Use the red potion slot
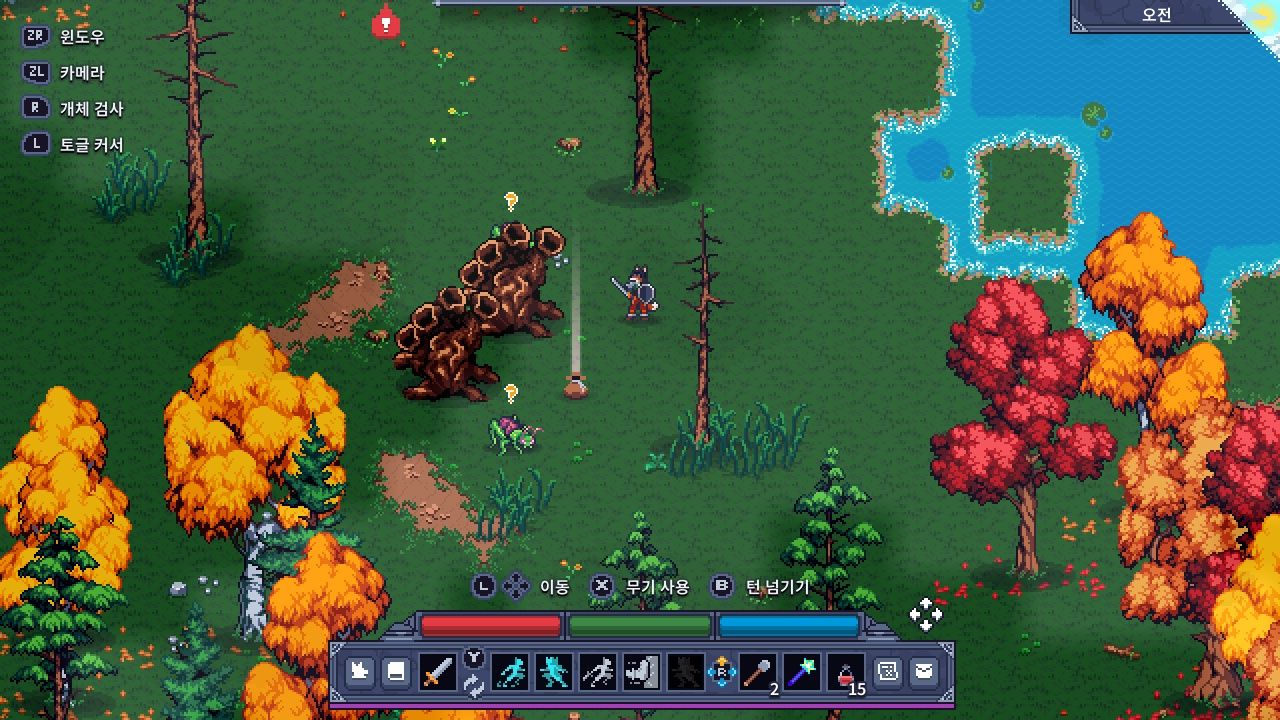 (847, 672)
